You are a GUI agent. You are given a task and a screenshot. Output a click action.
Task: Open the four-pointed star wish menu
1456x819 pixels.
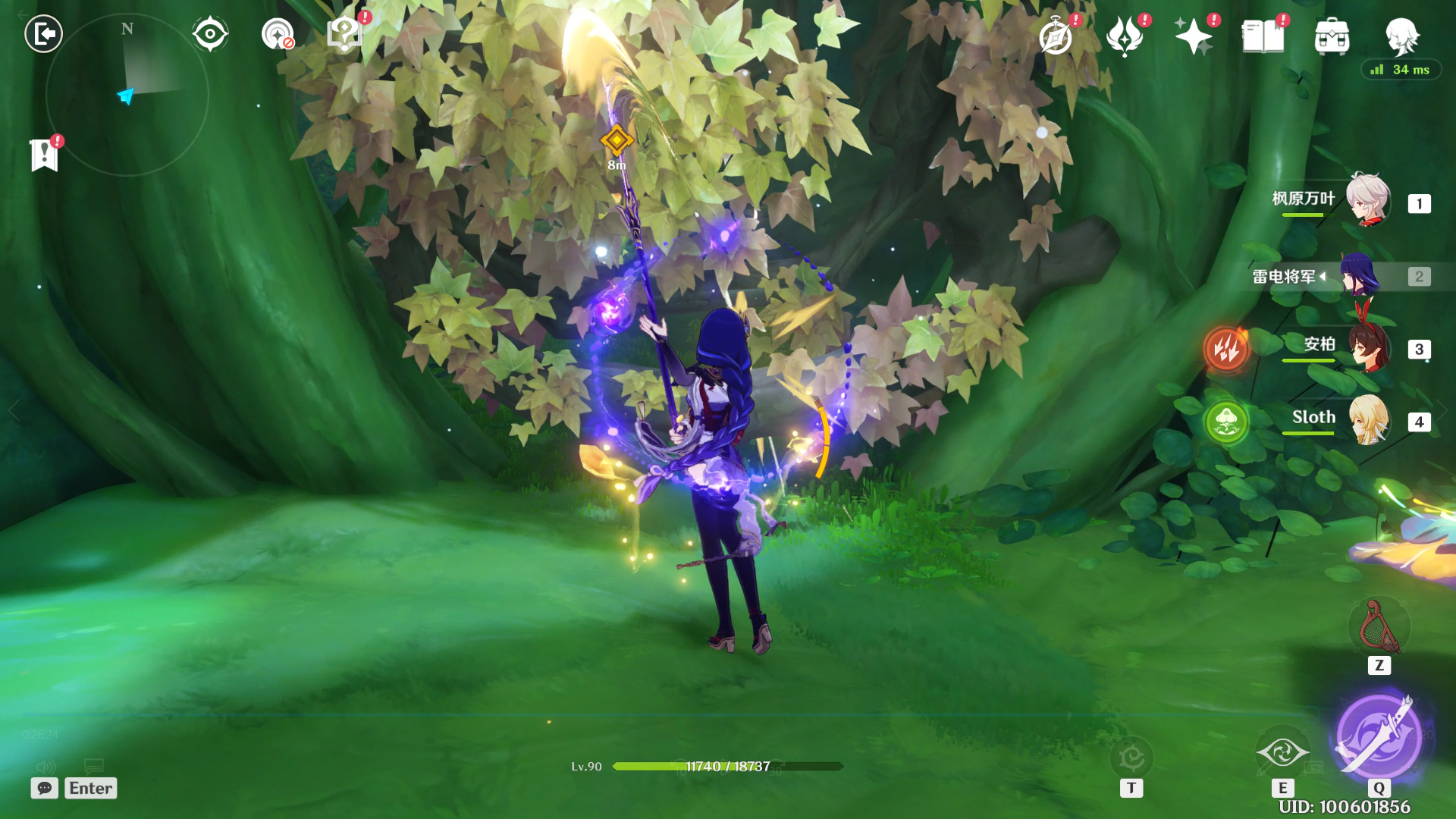(1193, 36)
